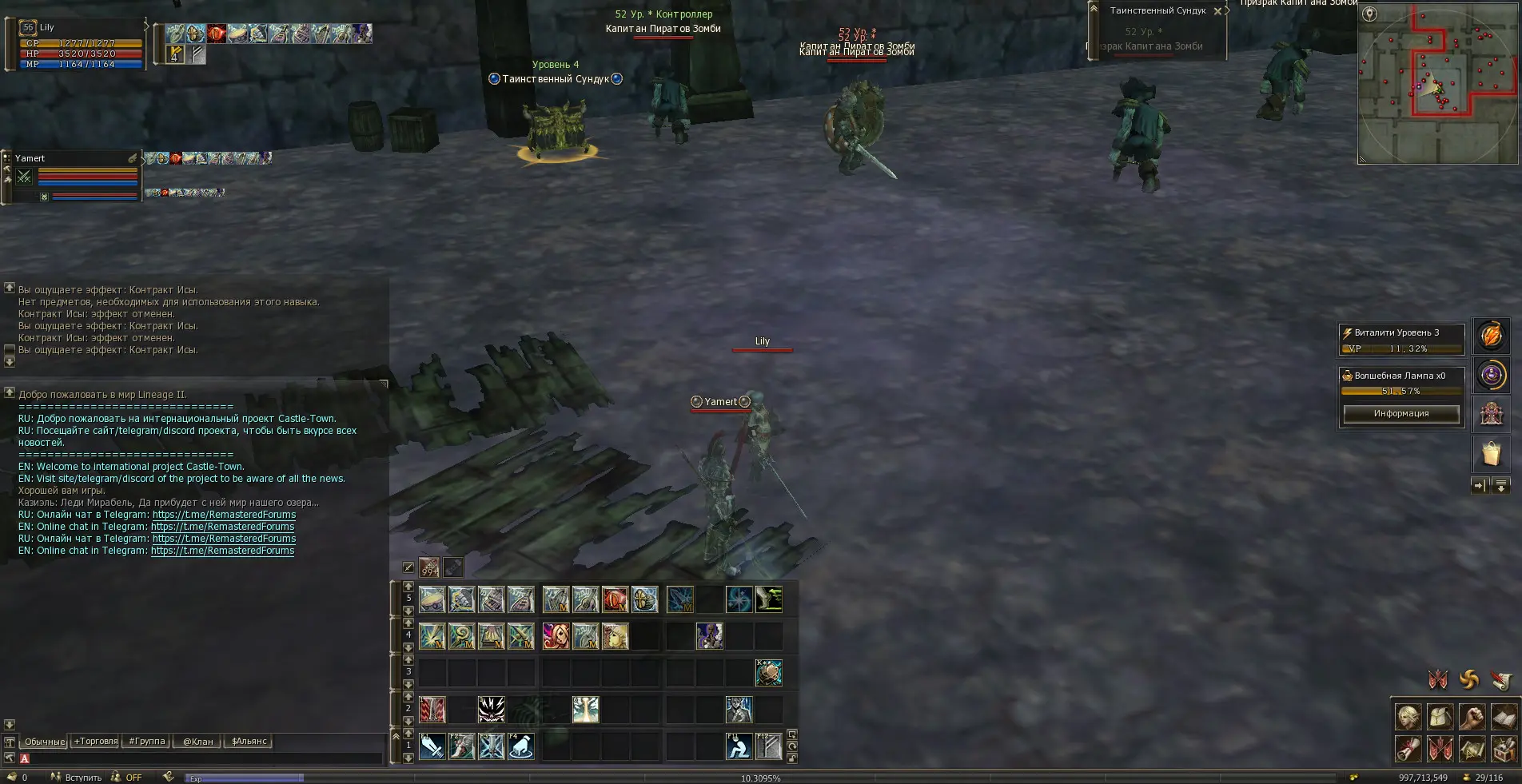Use the red shield skill icon
The width and height of the screenshot is (1522, 784).
pos(615,599)
